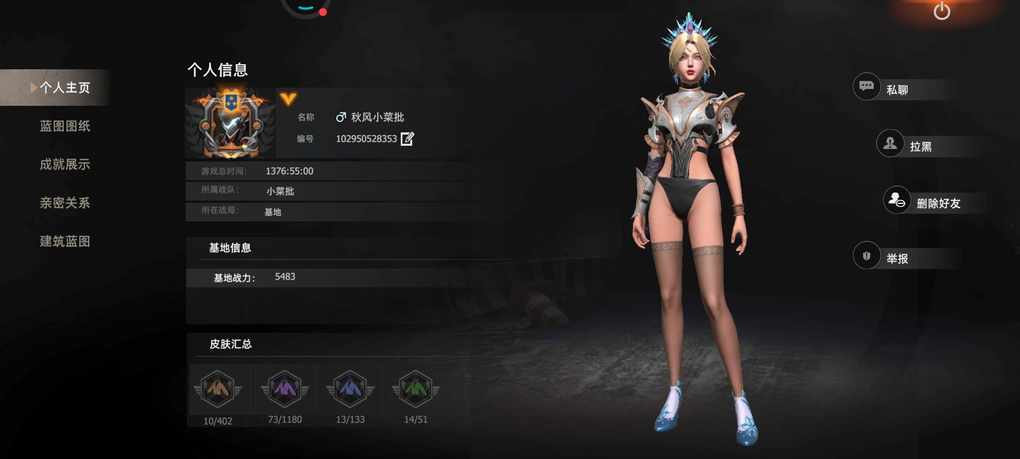The width and height of the screenshot is (1020, 459).
Task: Show the 建筑蓝图 page
Action: coord(65,241)
